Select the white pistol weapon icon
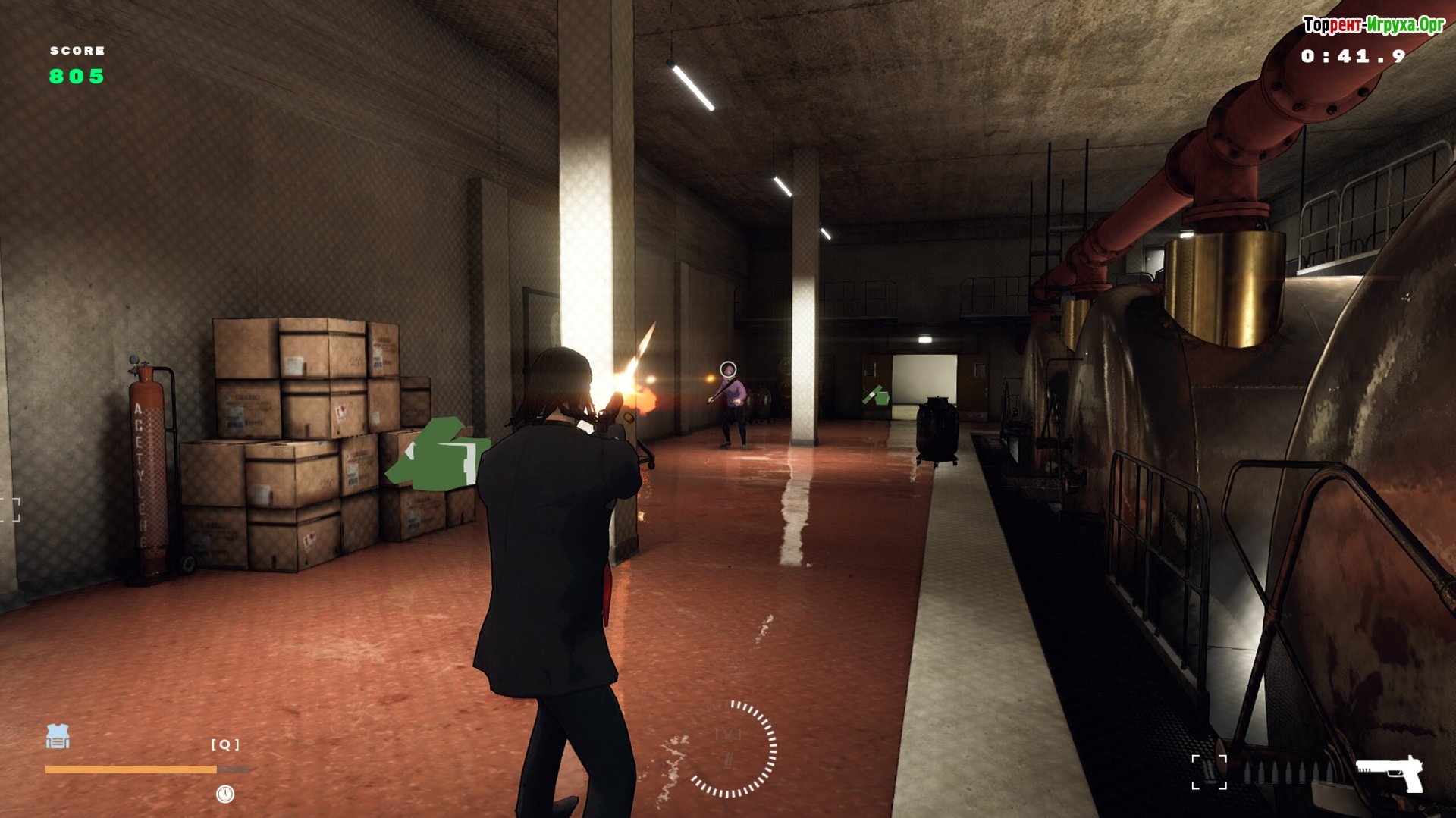The height and width of the screenshot is (818, 1456). [1390, 773]
